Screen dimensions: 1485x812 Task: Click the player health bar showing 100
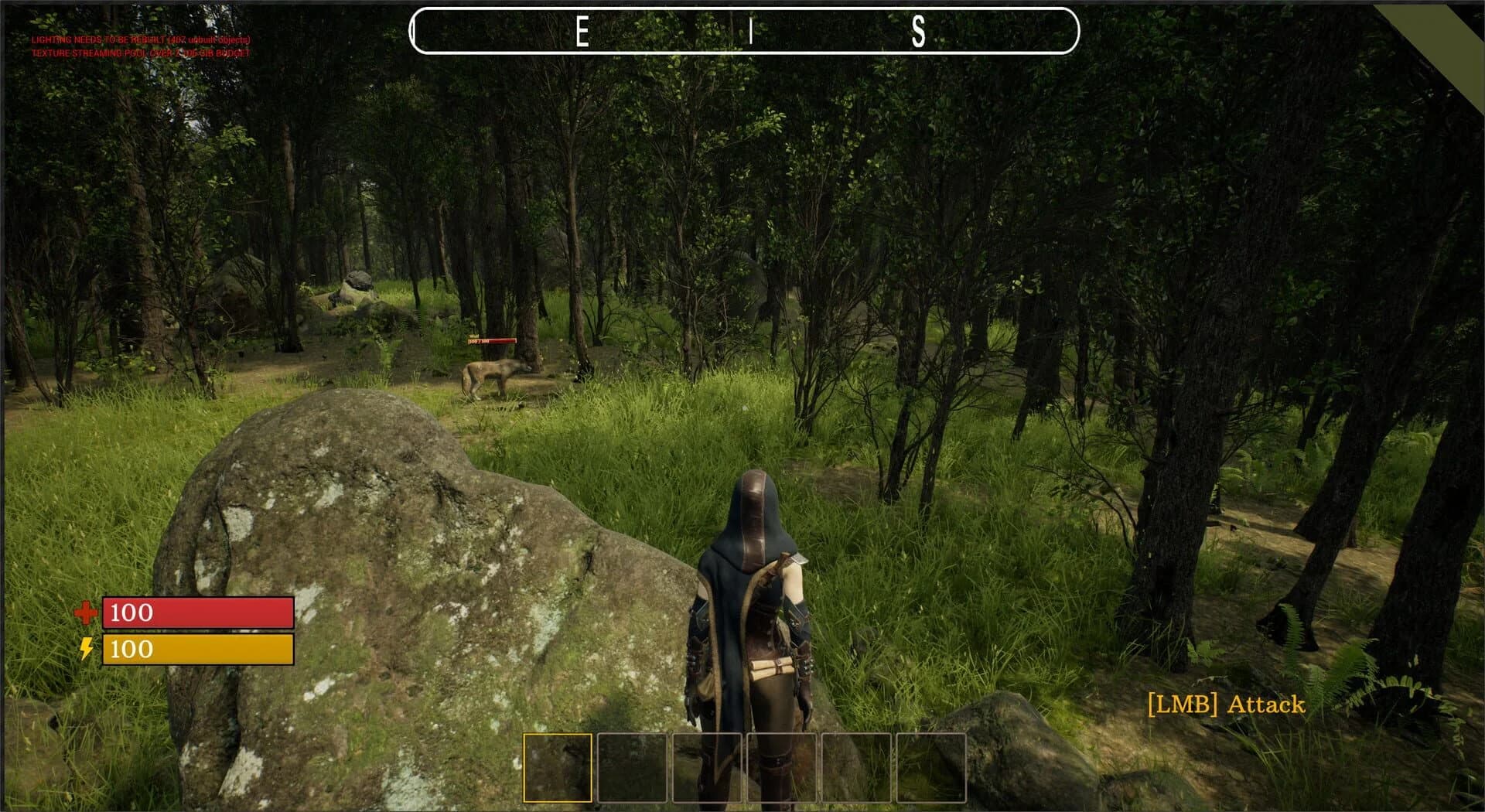(197, 614)
